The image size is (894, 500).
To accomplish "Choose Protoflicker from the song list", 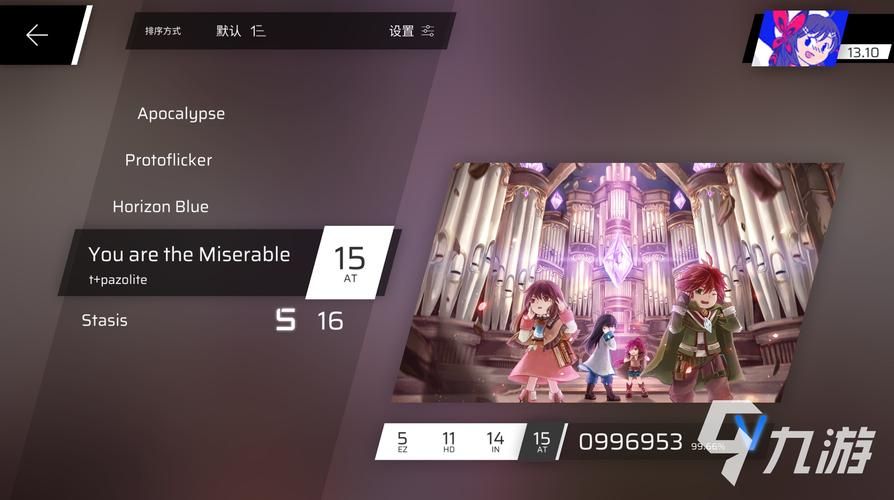I will [168, 160].
